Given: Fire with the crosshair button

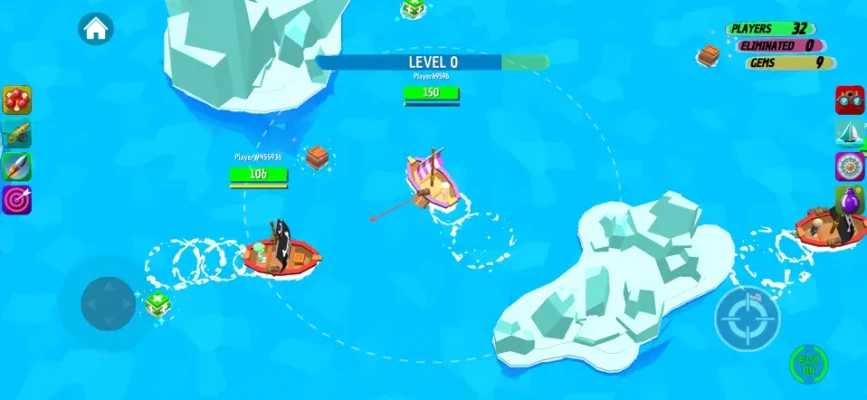Looking at the screenshot, I should (x=743, y=318).
